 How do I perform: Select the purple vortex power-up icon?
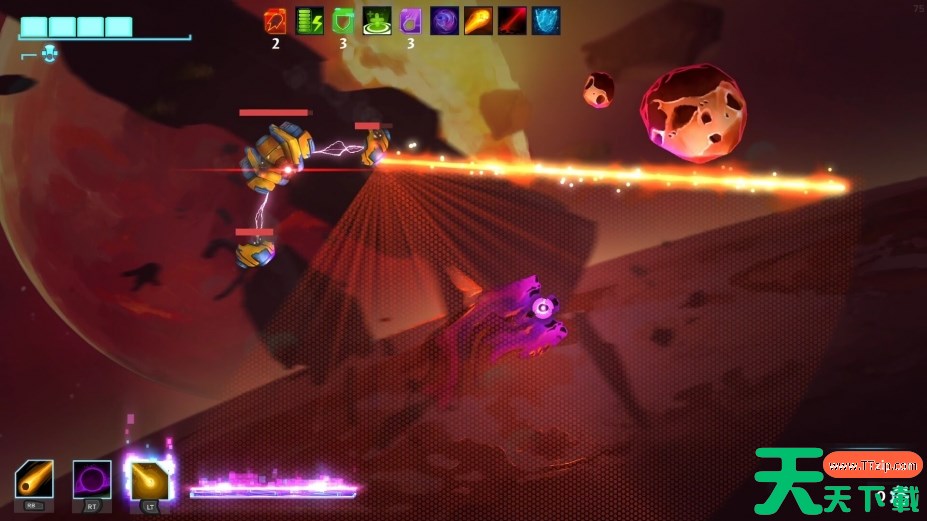[445, 21]
